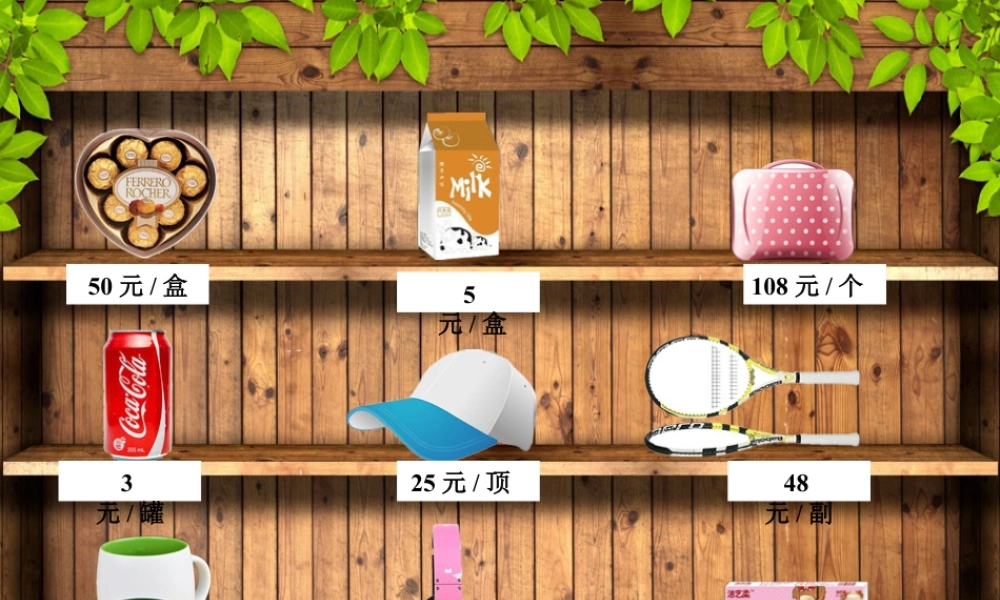Screen dimensions: 1000x600
Task: Click the 50 元/盒 price tag
Action: click(137, 285)
